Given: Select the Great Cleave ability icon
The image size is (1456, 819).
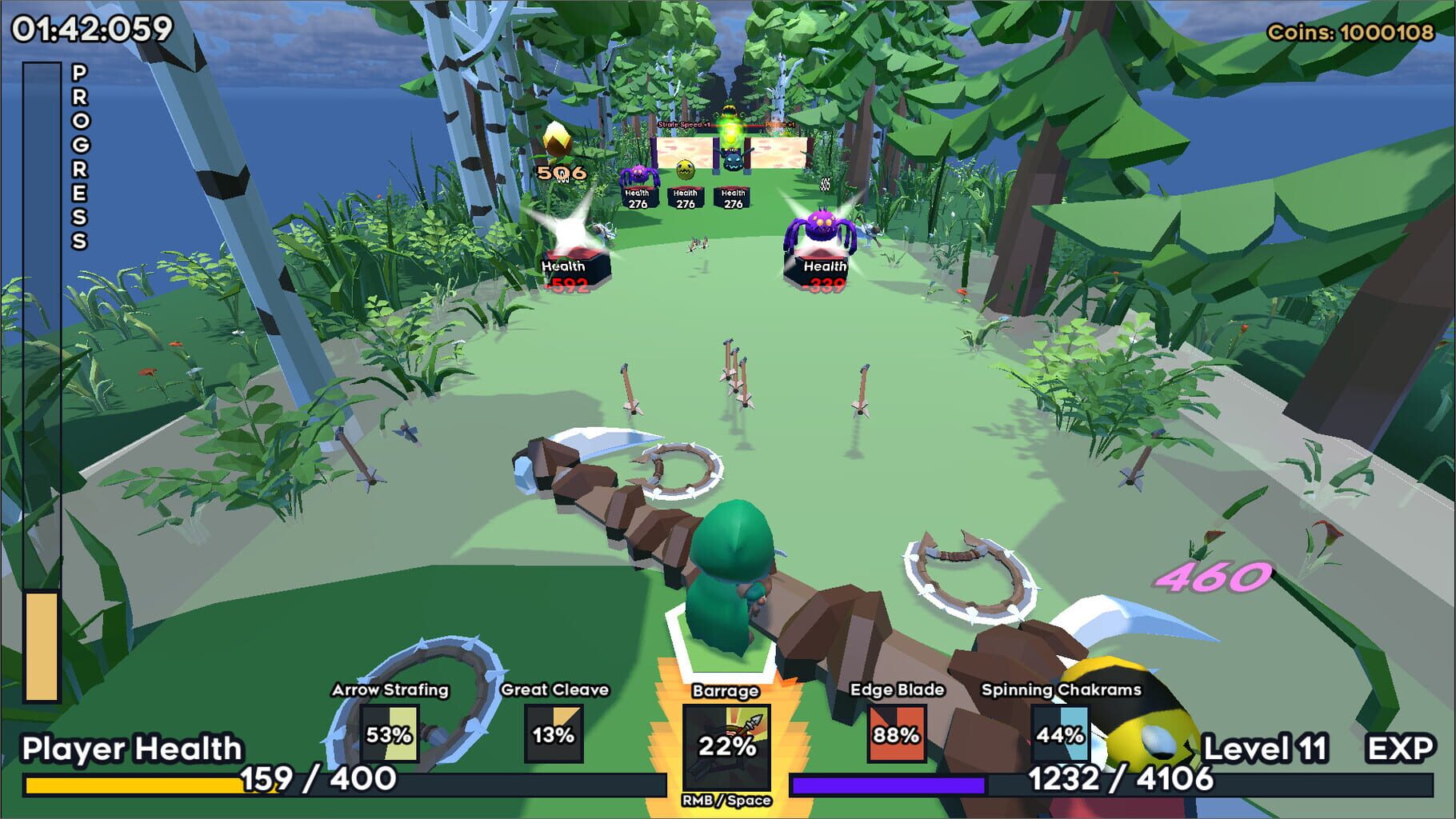Looking at the screenshot, I should click(554, 733).
